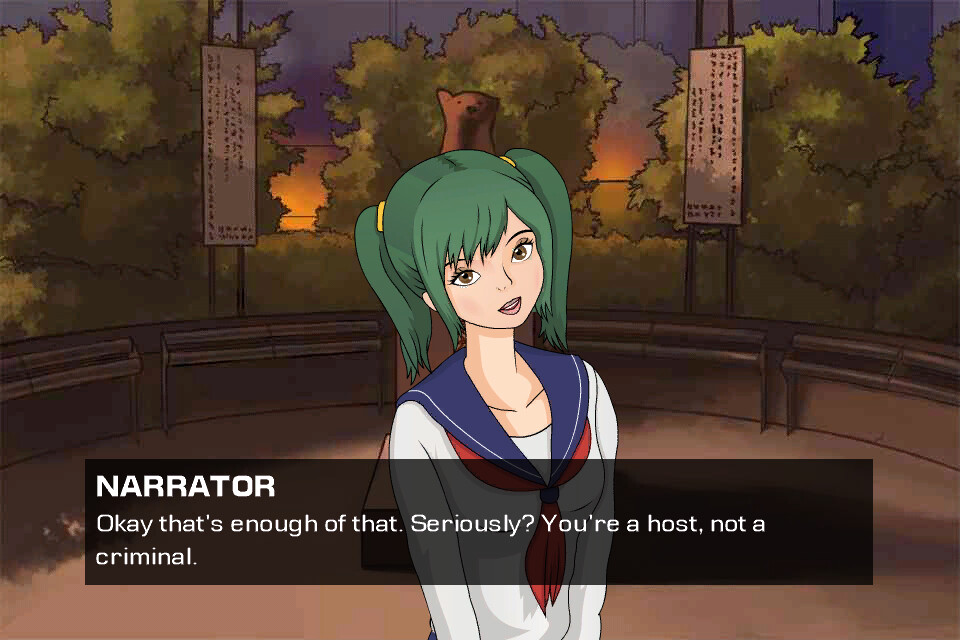The image size is (960, 640).
Task: Advance the Narrator dialogue text box
Action: [x=478, y=522]
